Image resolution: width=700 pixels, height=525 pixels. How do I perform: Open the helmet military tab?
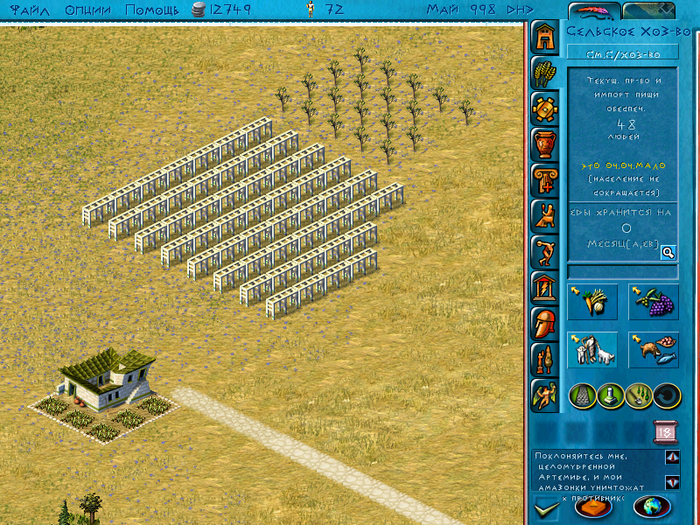[x=544, y=324]
